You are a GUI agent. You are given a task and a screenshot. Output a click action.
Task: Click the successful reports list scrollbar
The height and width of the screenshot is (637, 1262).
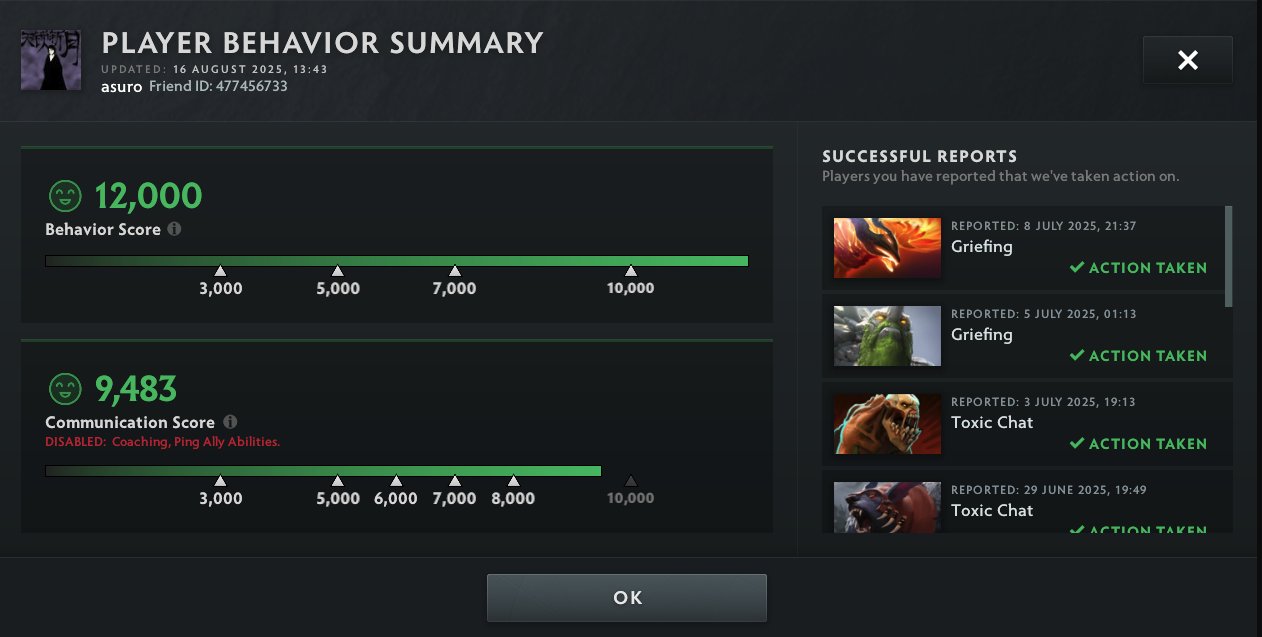pyautogui.click(x=1228, y=256)
